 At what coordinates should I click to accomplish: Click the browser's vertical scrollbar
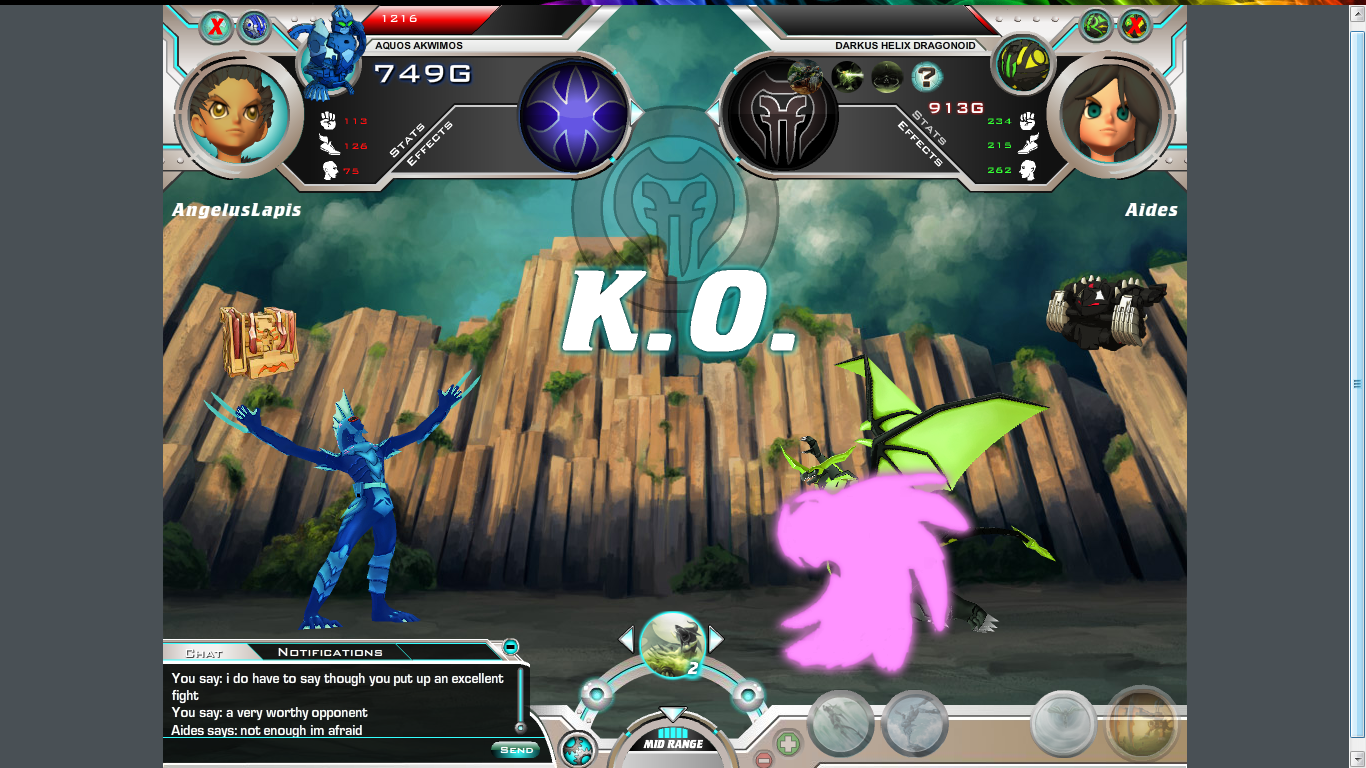pos(1357,384)
